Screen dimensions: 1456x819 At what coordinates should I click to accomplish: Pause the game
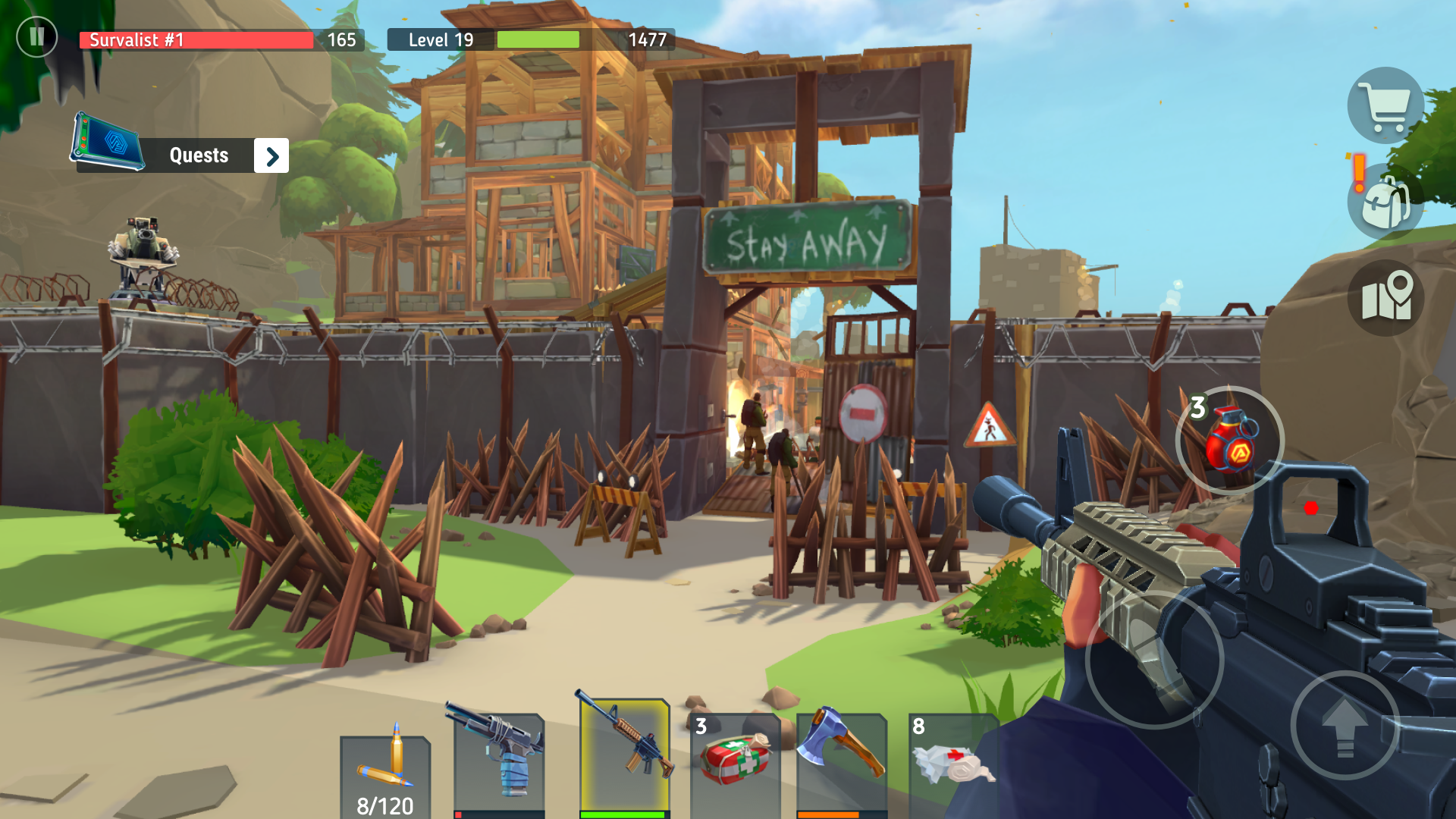36,36
